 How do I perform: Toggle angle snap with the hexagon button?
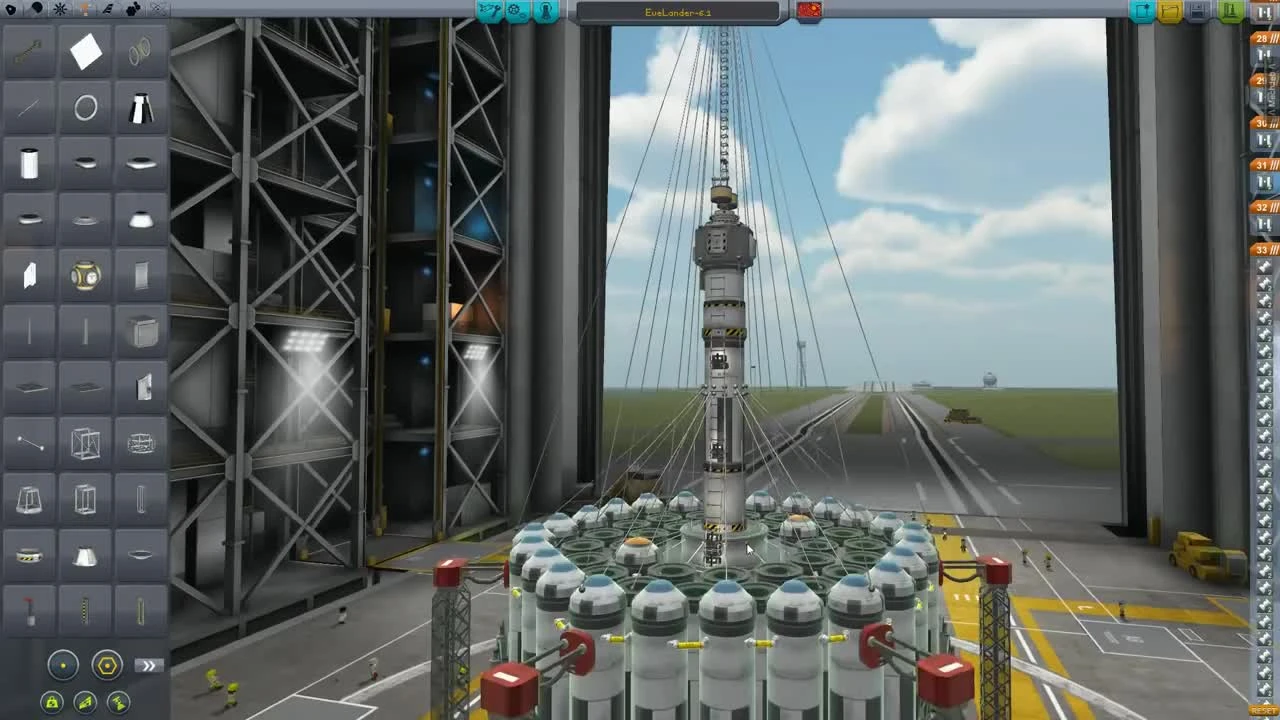tap(105, 665)
